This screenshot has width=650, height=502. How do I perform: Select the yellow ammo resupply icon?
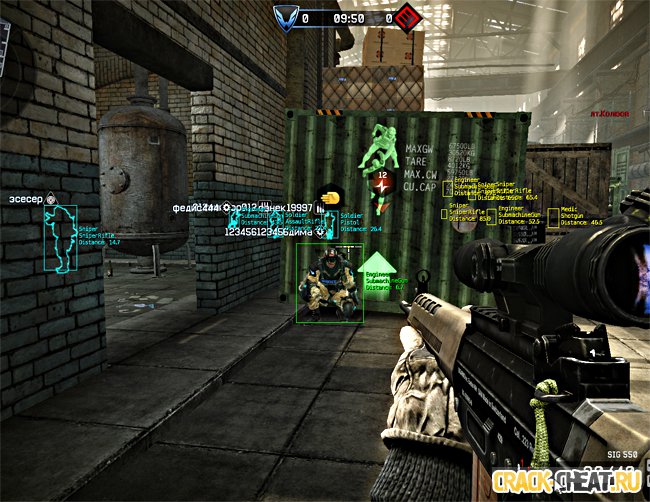pos(329,197)
